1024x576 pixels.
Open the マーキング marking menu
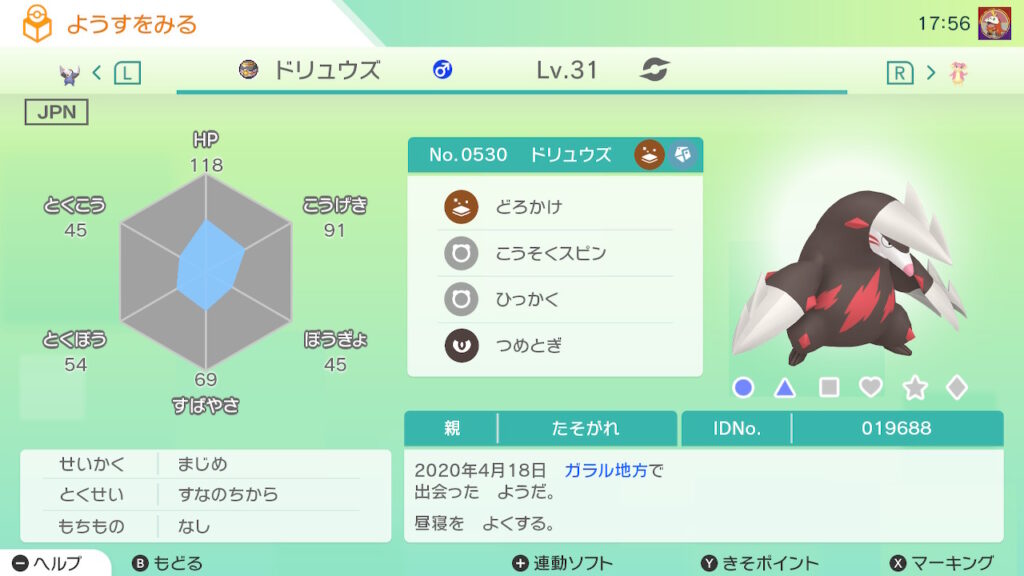[x=941, y=563]
